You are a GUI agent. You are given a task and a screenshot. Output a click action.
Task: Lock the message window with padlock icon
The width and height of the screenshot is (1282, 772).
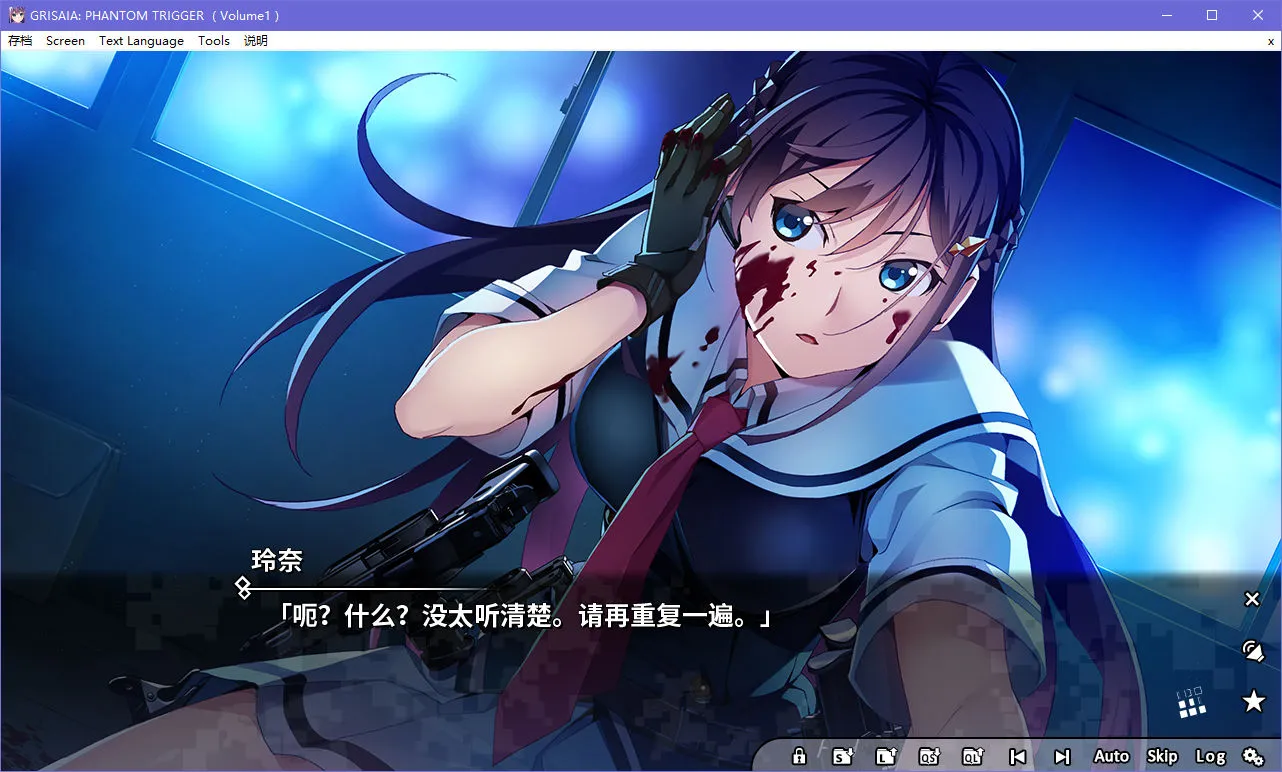798,756
